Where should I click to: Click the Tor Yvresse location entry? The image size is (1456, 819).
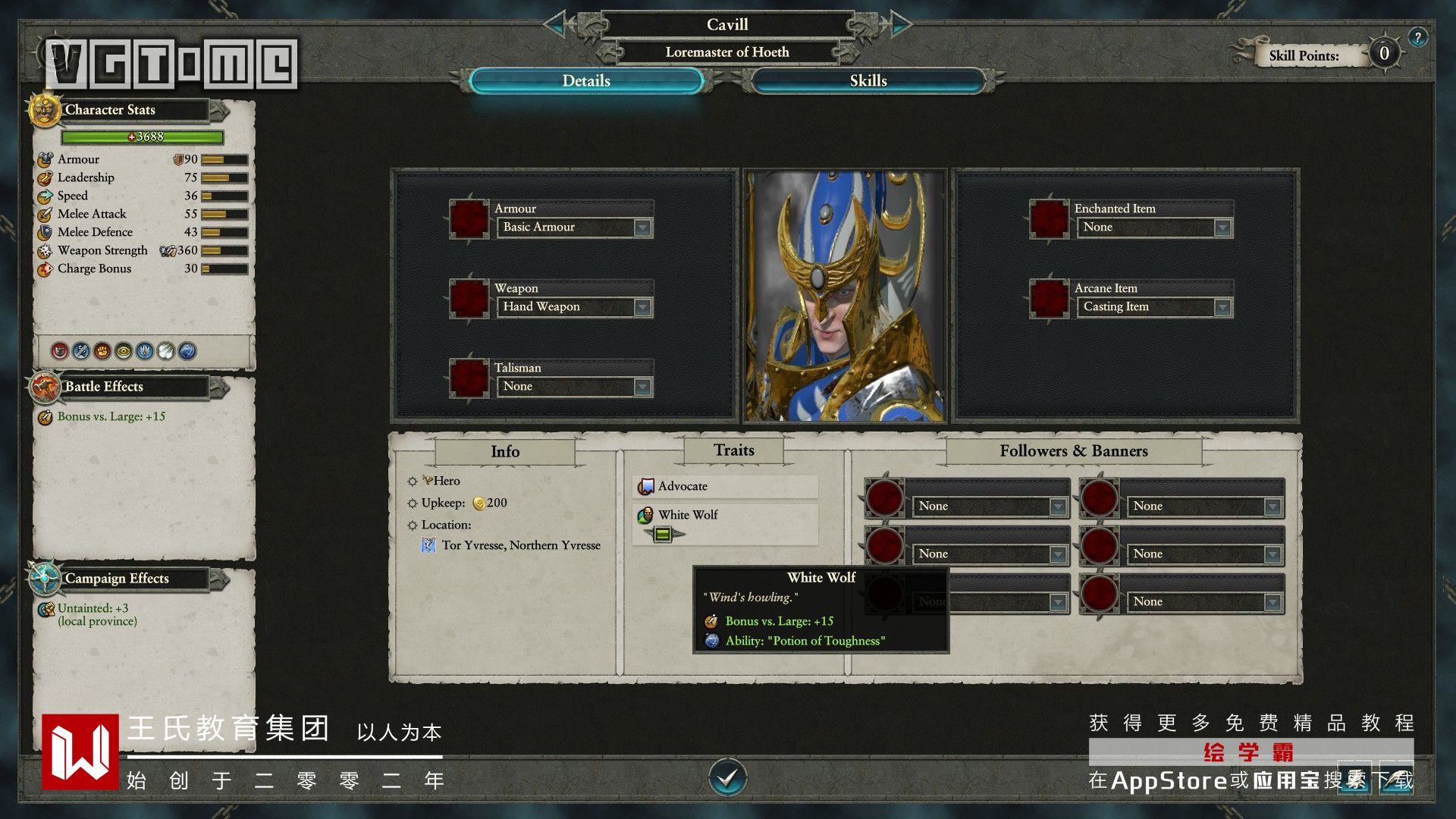[520, 545]
